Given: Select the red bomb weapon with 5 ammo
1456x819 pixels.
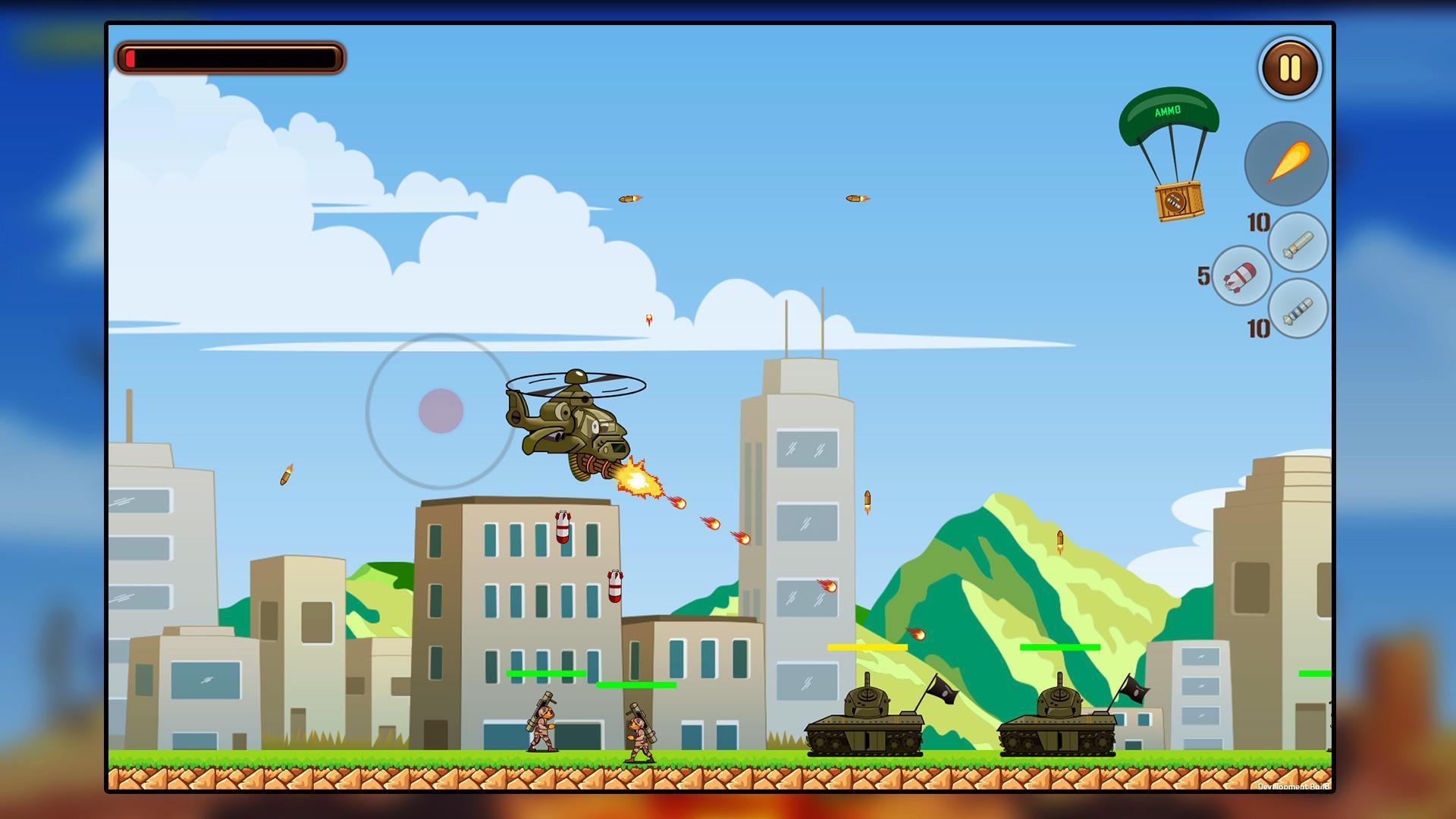Looking at the screenshot, I should point(1244,277).
